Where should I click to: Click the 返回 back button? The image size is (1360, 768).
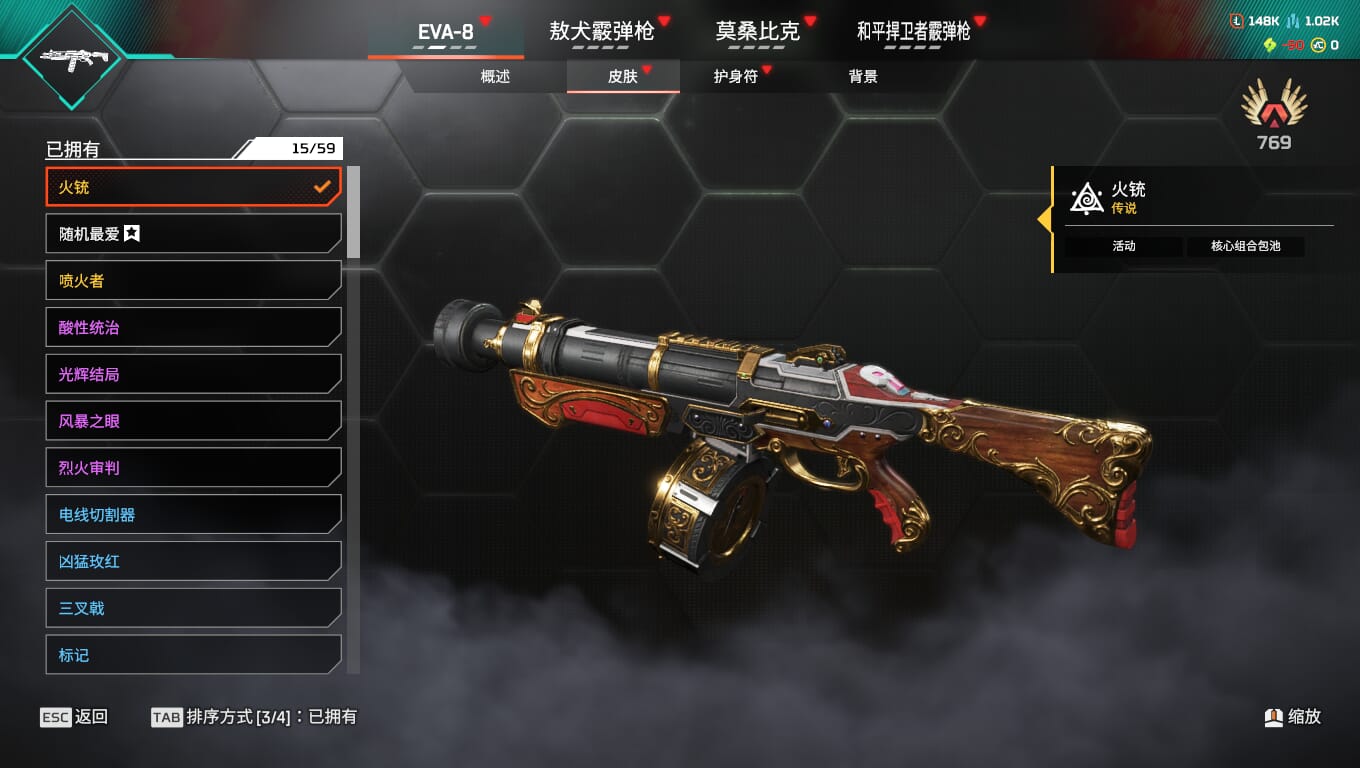pos(74,717)
